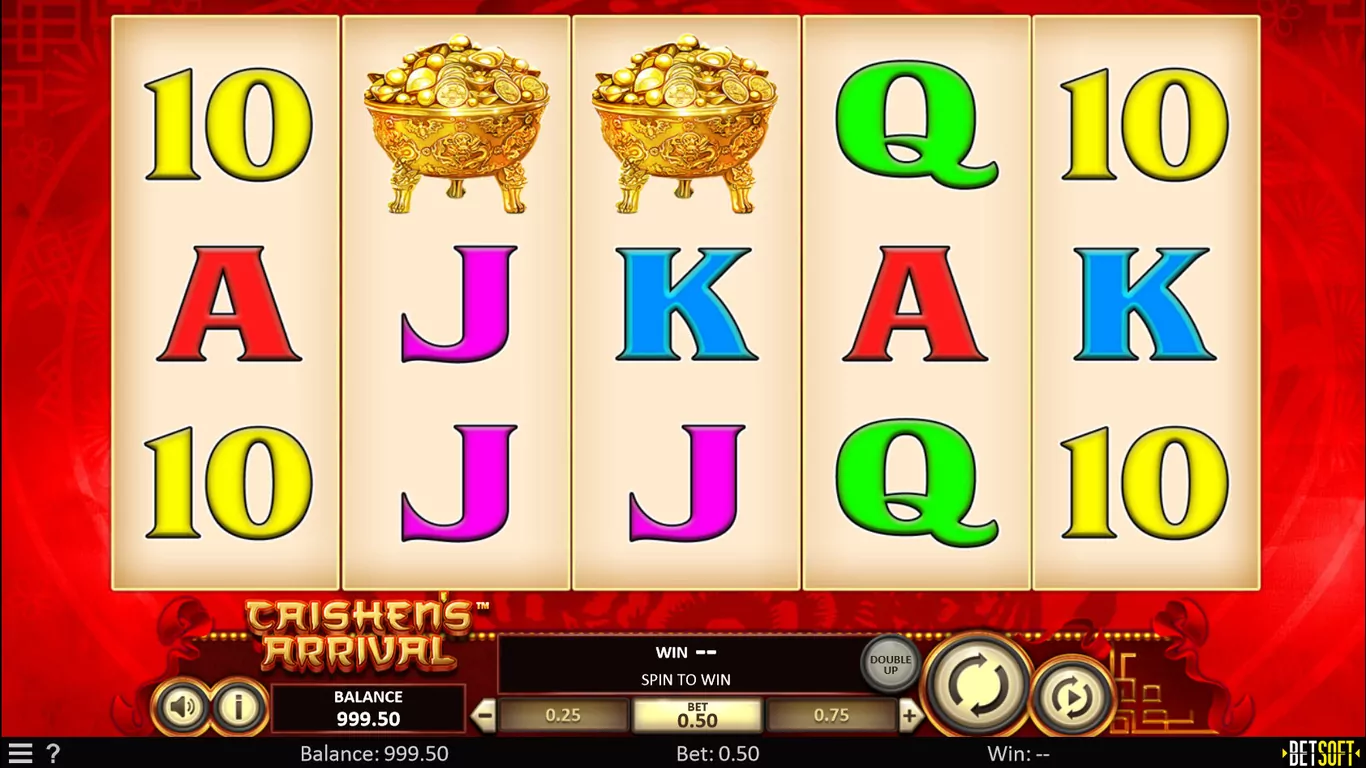This screenshot has width=1366, height=768.
Task: Select the 0.25 bet amount
Action: click(564, 715)
